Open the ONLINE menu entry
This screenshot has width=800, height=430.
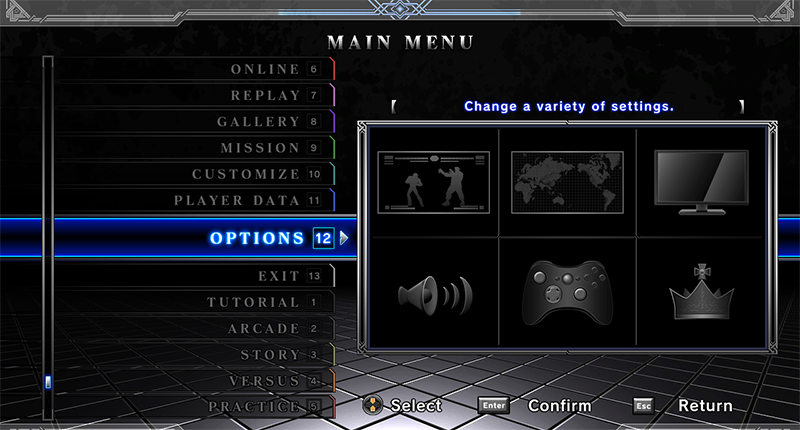tap(265, 69)
